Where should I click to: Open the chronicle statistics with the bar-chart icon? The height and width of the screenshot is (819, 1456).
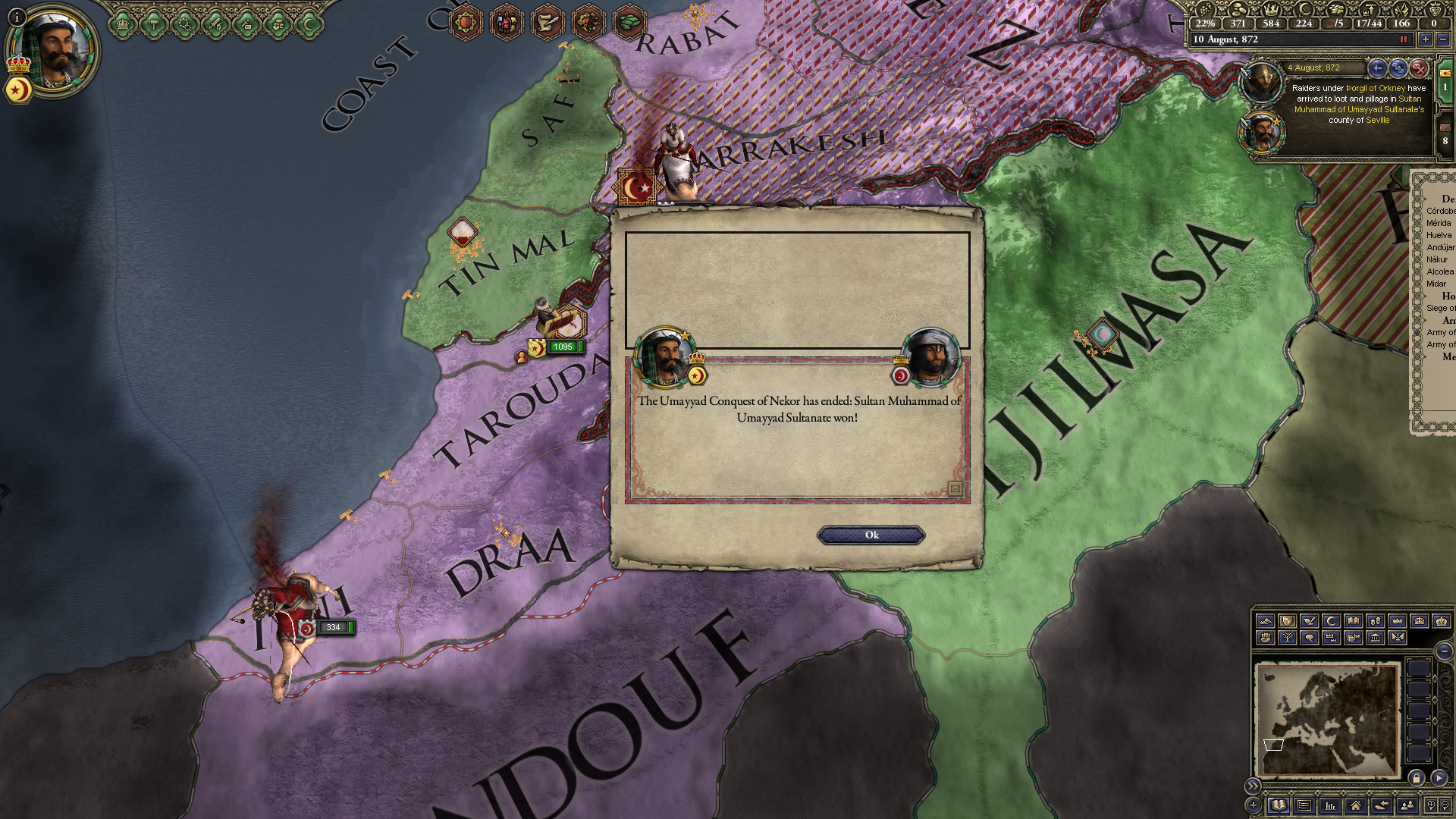1331,805
